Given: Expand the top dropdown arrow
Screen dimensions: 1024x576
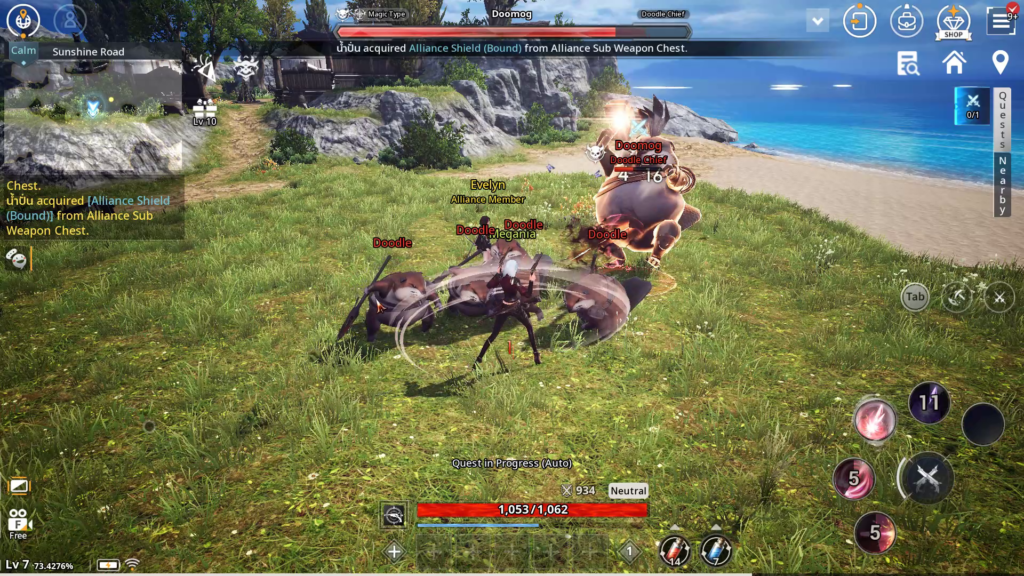Looking at the screenshot, I should pyautogui.click(x=818, y=20).
